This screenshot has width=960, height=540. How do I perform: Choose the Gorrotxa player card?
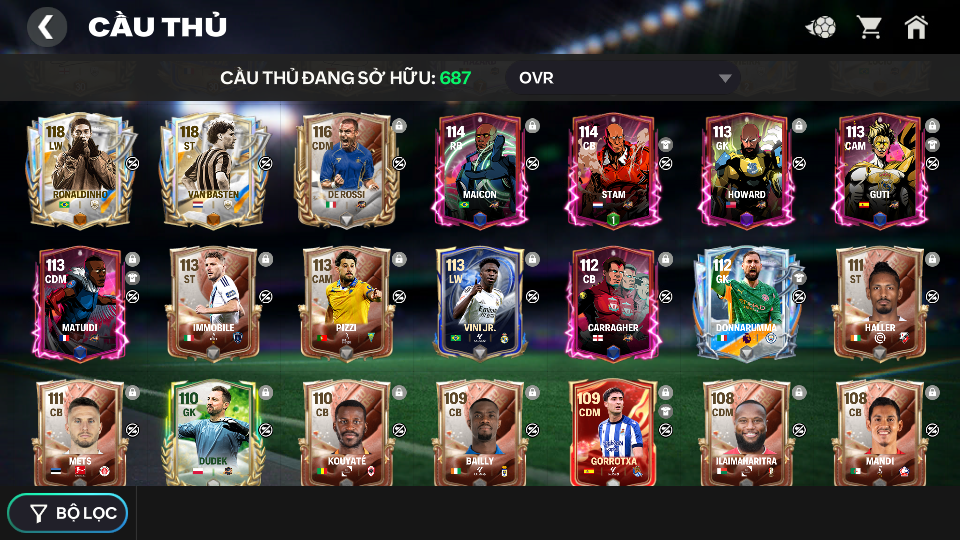pyautogui.click(x=613, y=432)
